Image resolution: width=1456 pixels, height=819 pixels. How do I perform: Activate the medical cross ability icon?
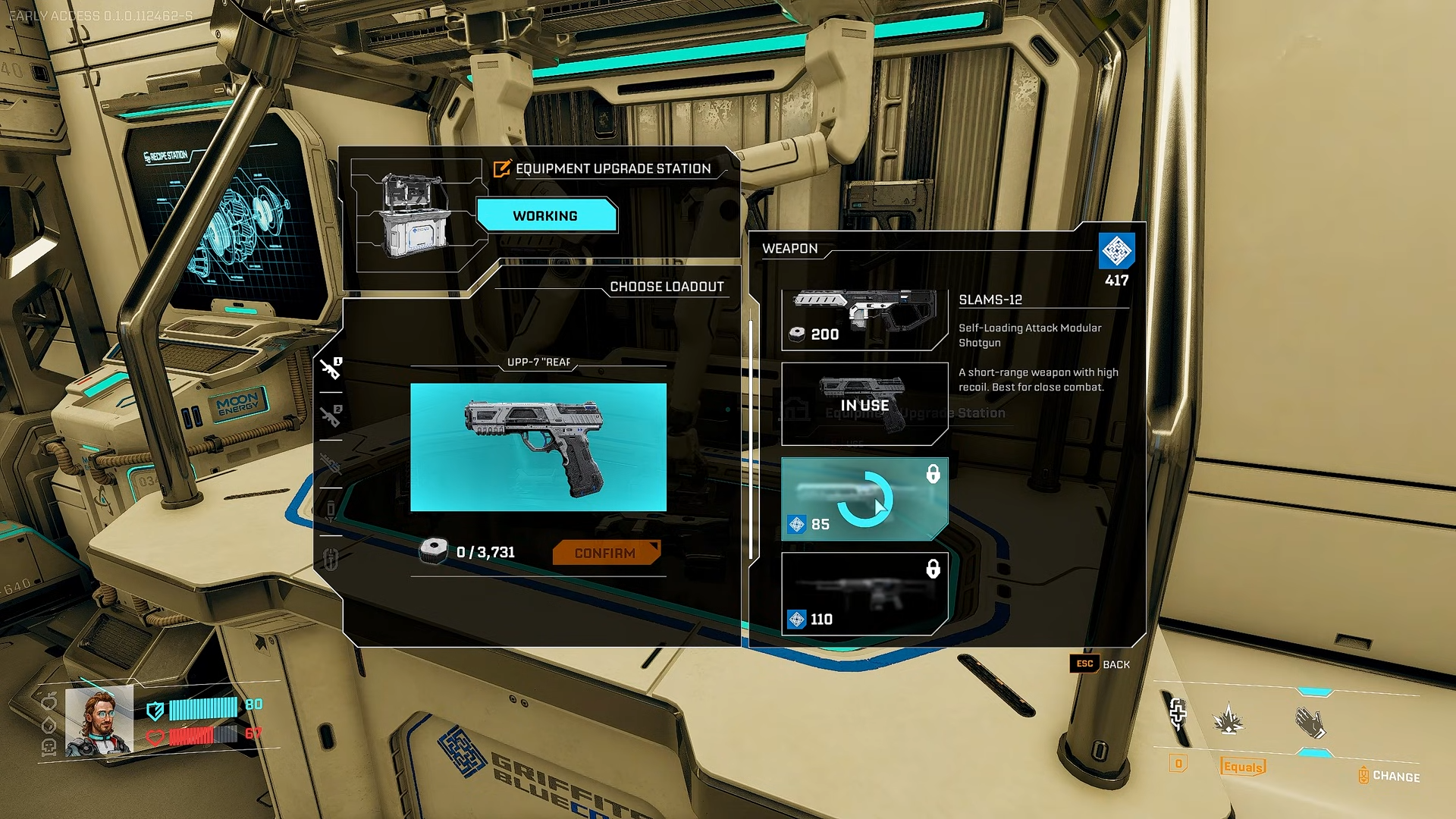pyautogui.click(x=1178, y=713)
